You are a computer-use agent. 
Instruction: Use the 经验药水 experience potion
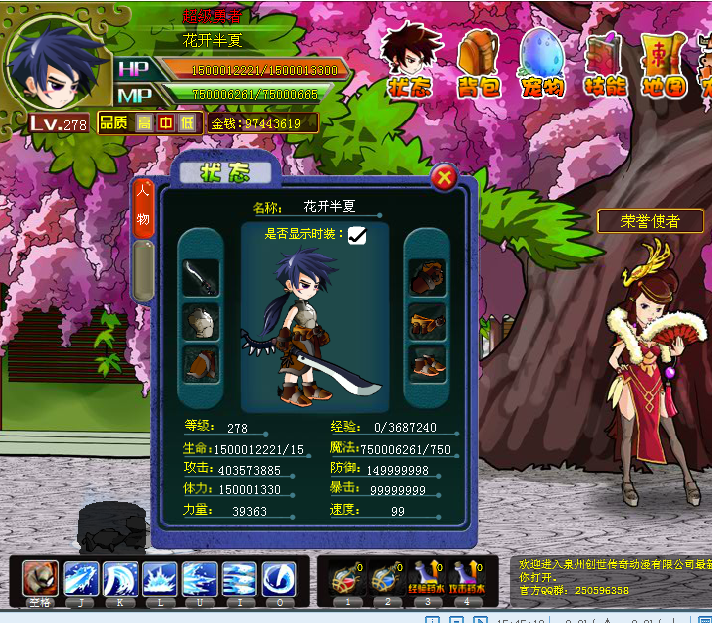click(x=424, y=579)
